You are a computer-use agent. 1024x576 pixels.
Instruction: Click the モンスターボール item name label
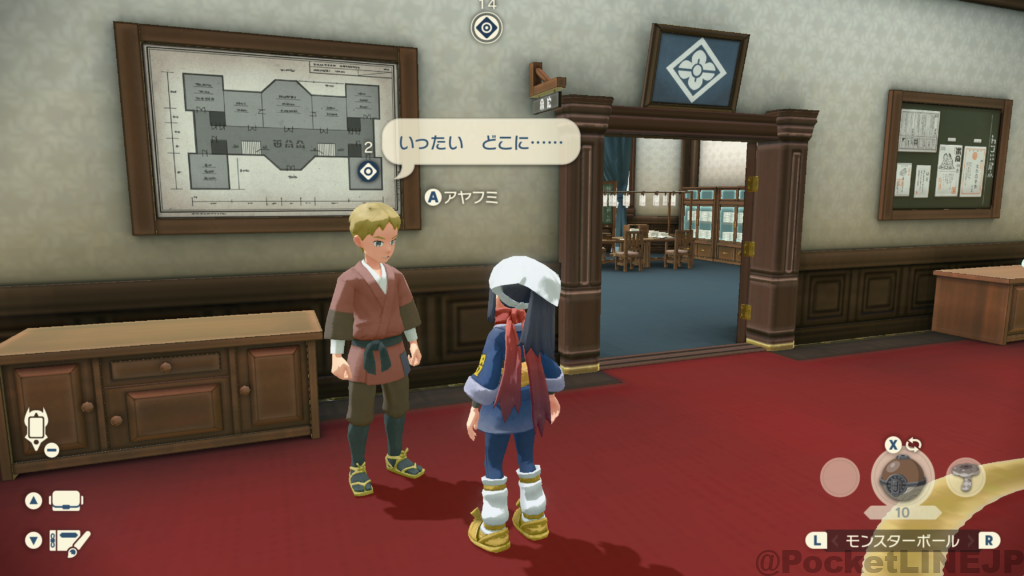click(902, 540)
